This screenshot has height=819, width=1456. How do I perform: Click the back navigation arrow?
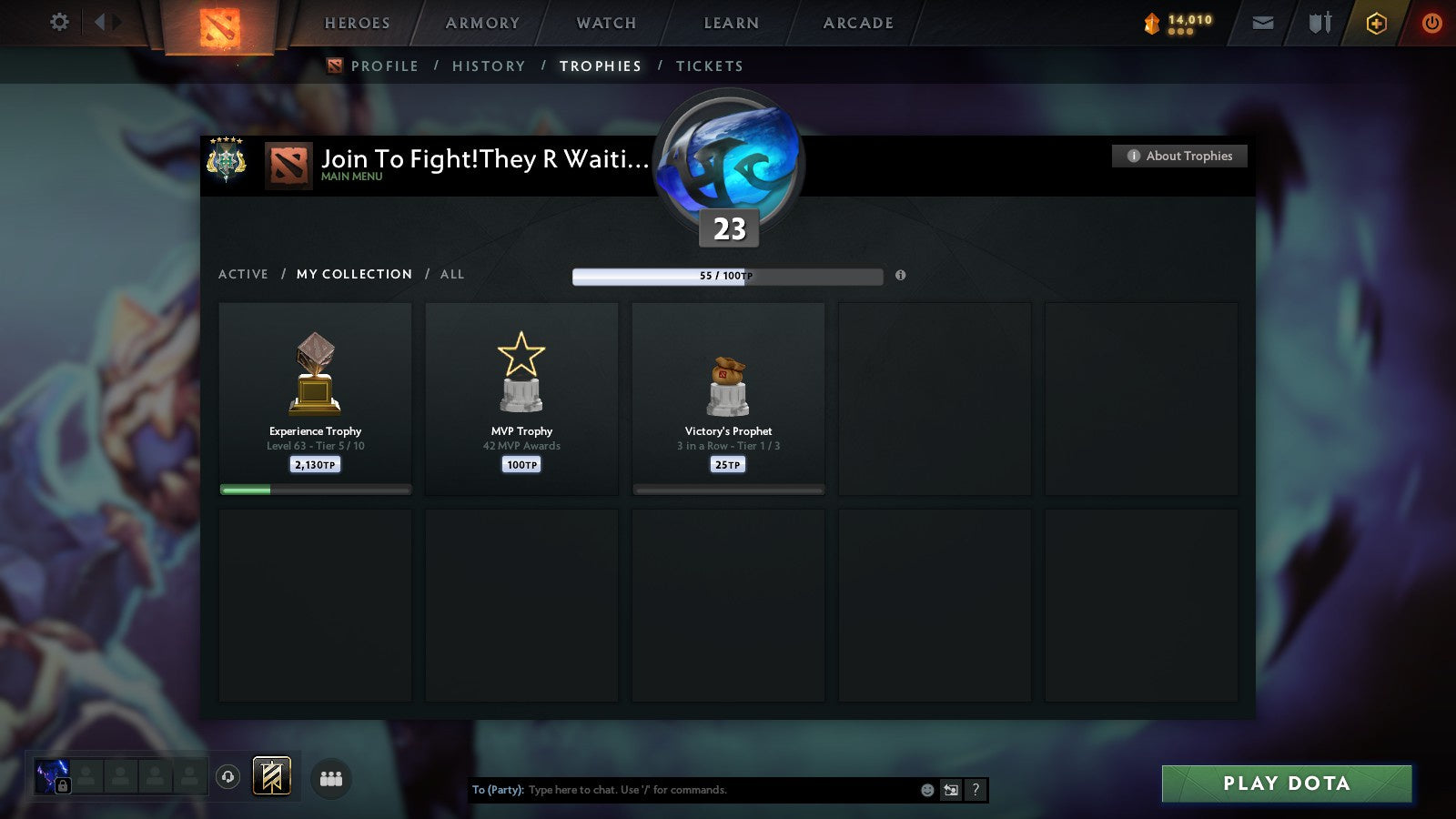coord(98,20)
